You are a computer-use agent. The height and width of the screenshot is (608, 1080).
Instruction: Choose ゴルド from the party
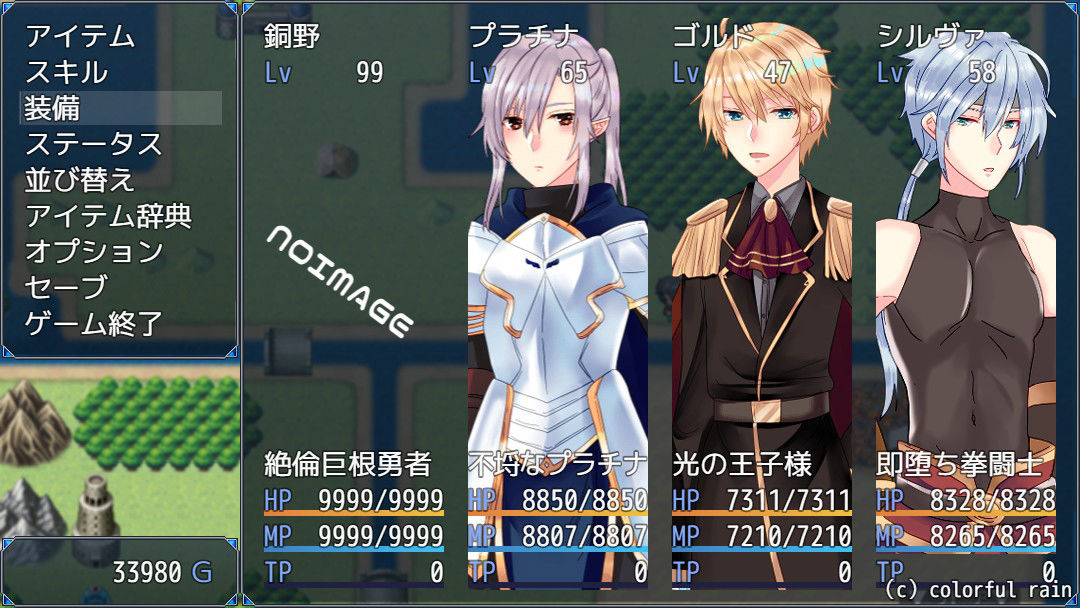pos(761,300)
